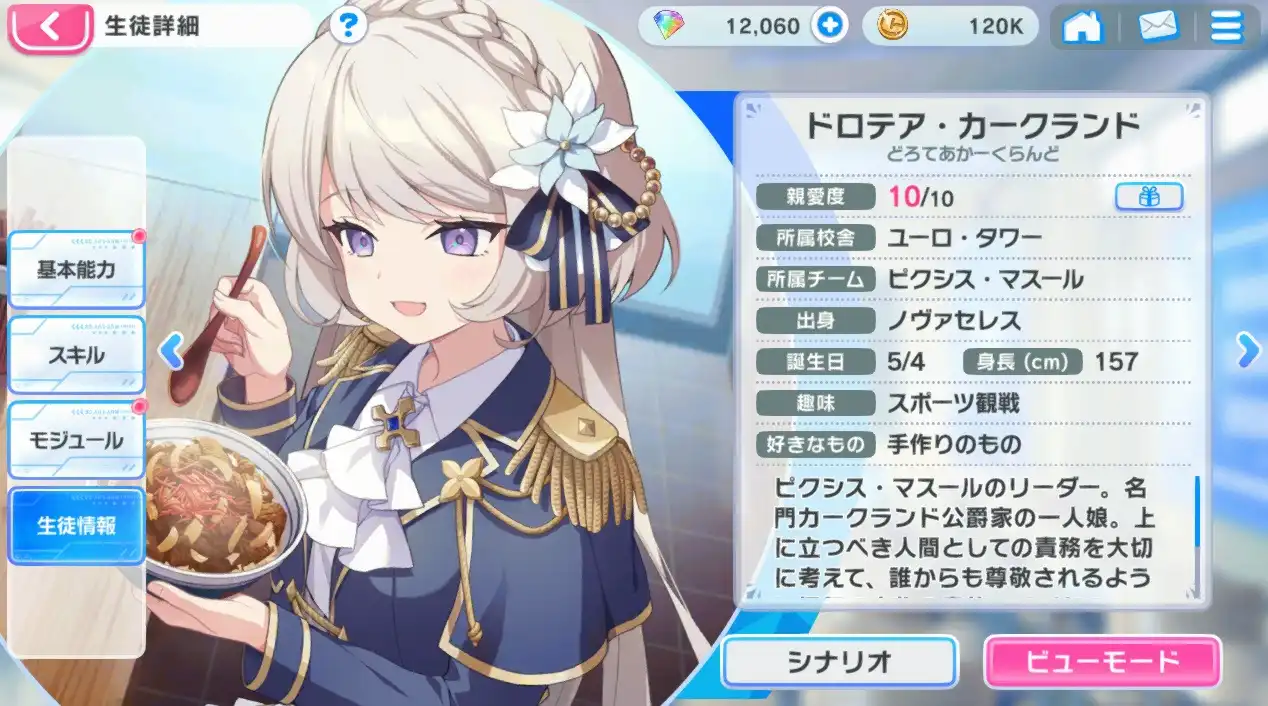Add gems with the plus button
The width and height of the screenshot is (1268, 706).
[x=828, y=27]
